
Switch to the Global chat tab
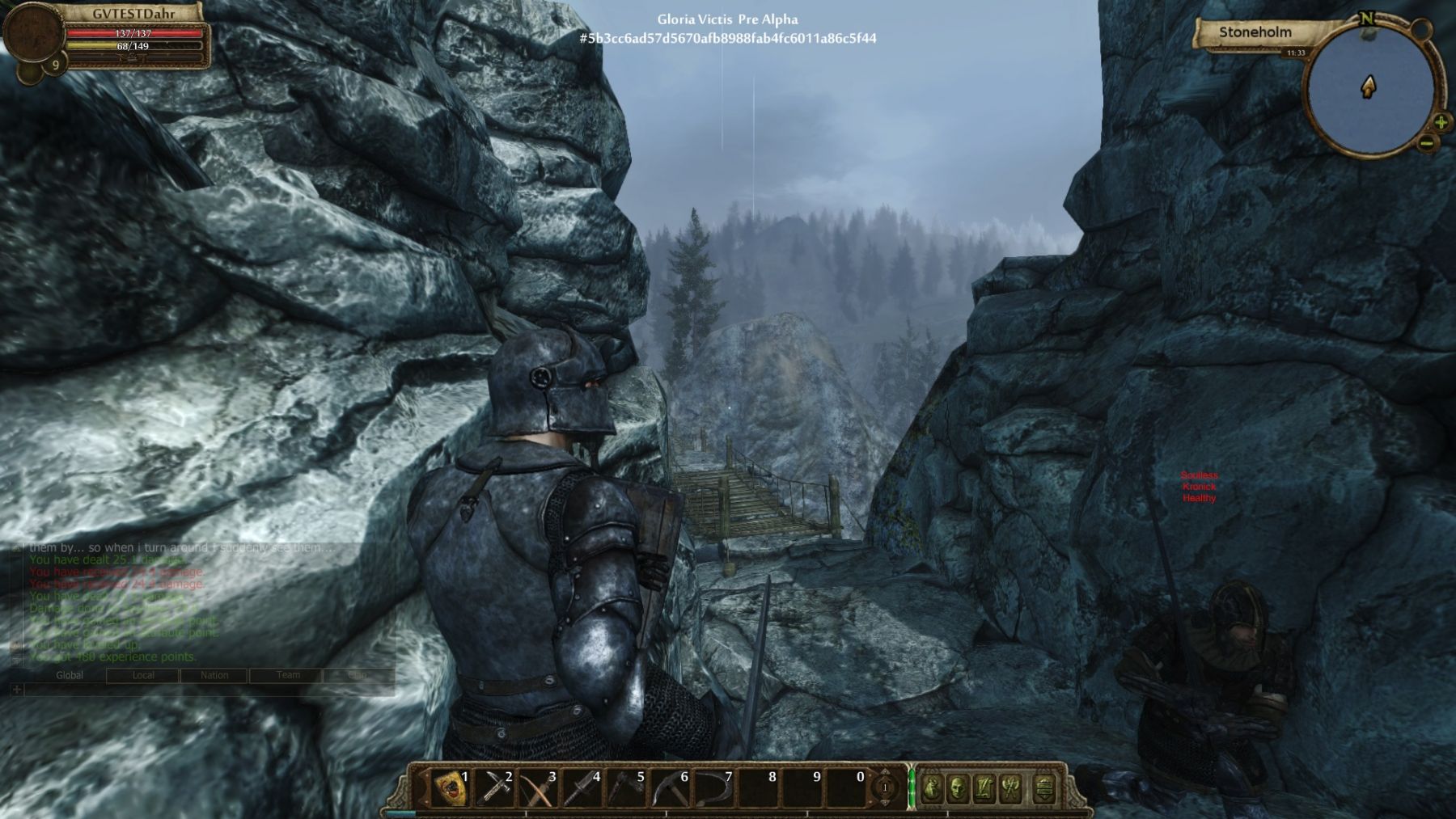coord(70,675)
